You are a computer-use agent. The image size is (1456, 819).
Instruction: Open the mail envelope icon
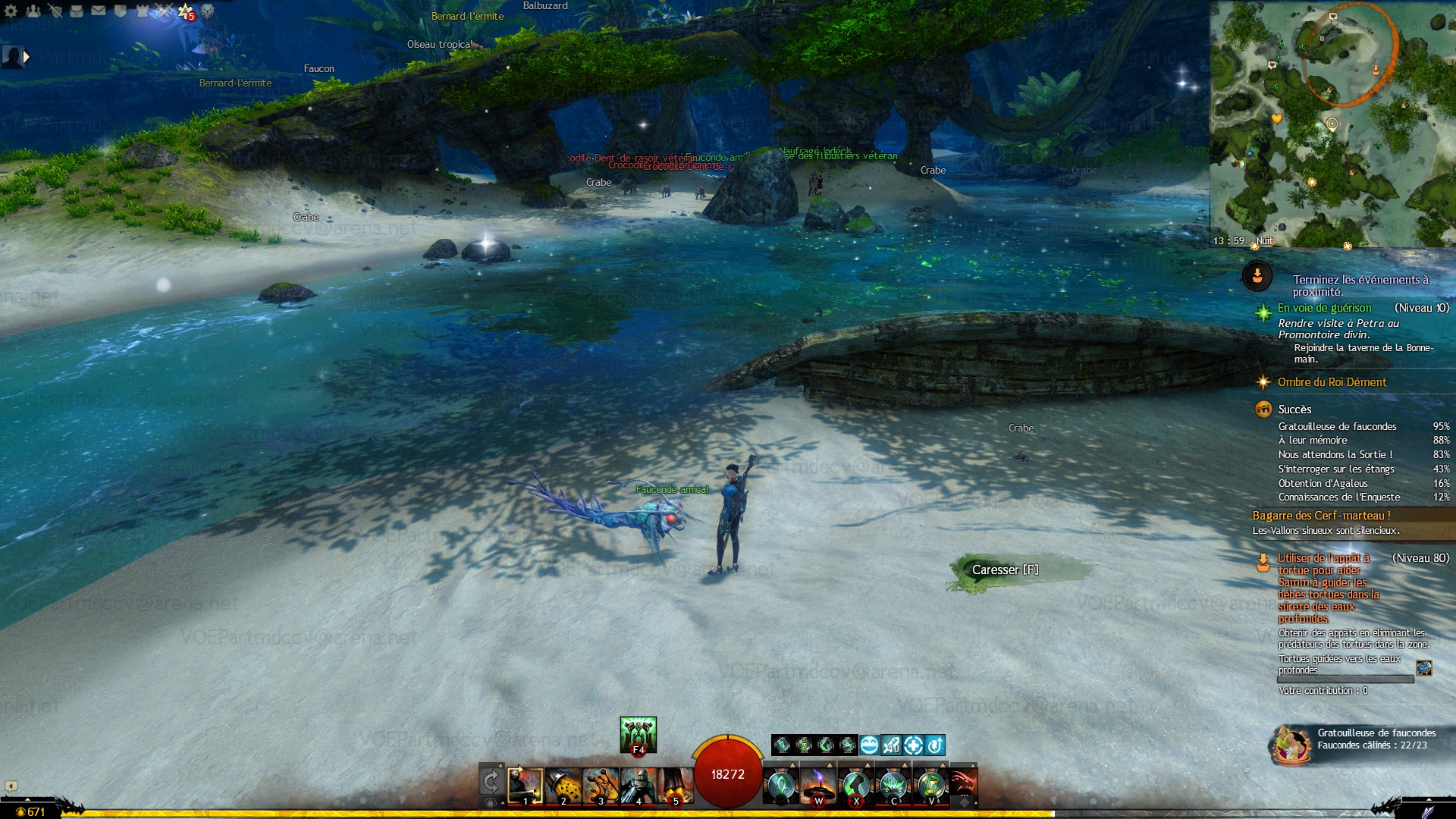[x=99, y=11]
